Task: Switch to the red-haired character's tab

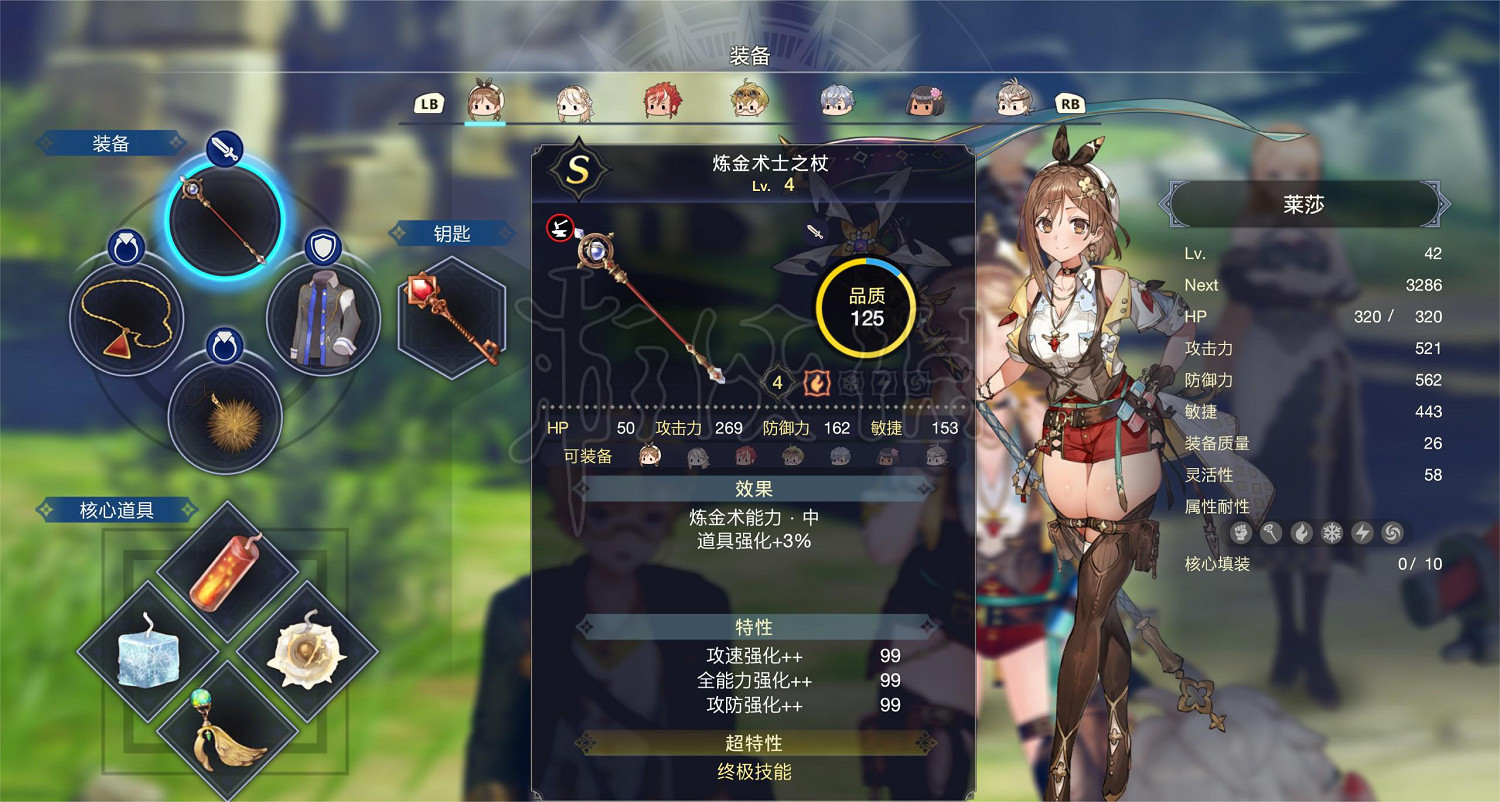Action: [660, 98]
